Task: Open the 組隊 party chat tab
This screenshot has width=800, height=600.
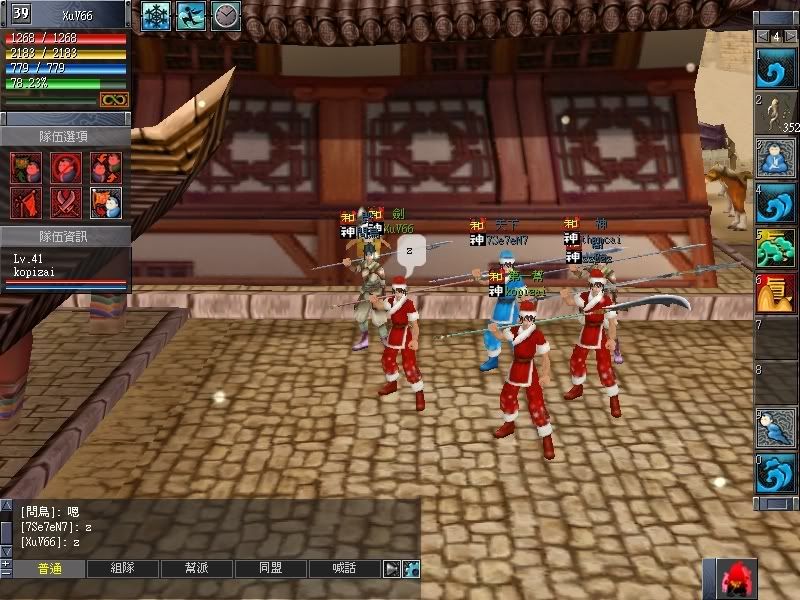Action: tap(123, 568)
